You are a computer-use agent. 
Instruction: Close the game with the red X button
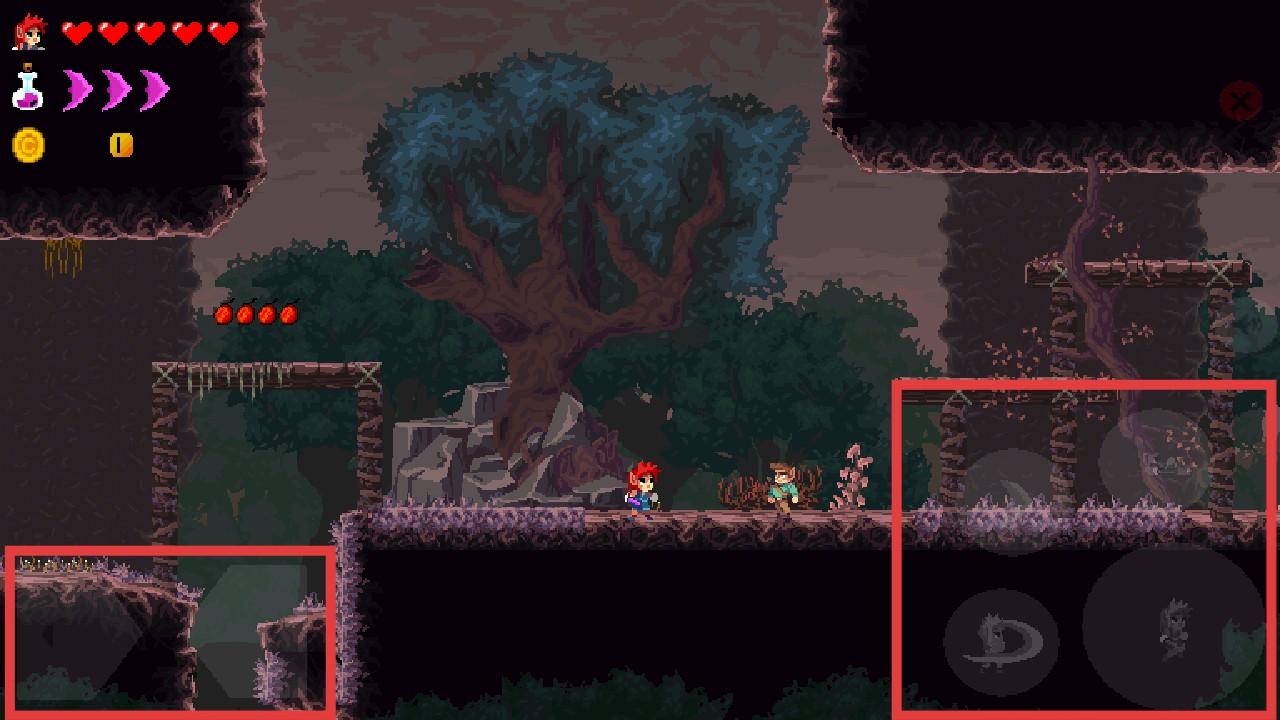click(1240, 101)
